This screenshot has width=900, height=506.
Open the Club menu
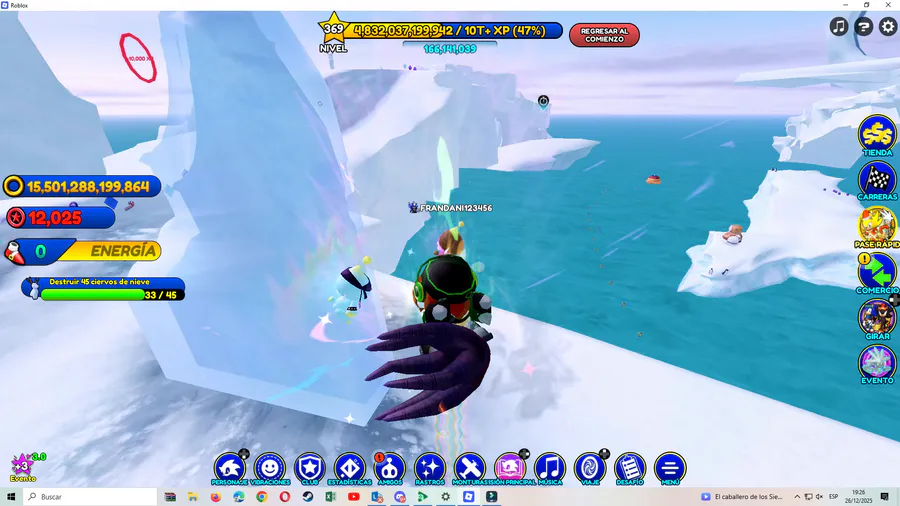pos(309,467)
